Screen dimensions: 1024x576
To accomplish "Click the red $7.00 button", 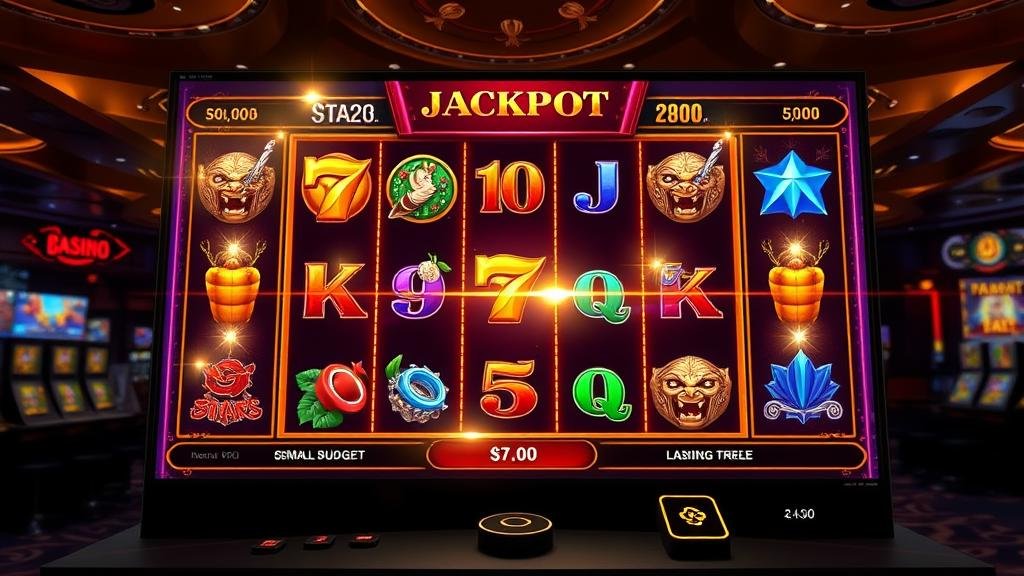I will pyautogui.click(x=512, y=454).
